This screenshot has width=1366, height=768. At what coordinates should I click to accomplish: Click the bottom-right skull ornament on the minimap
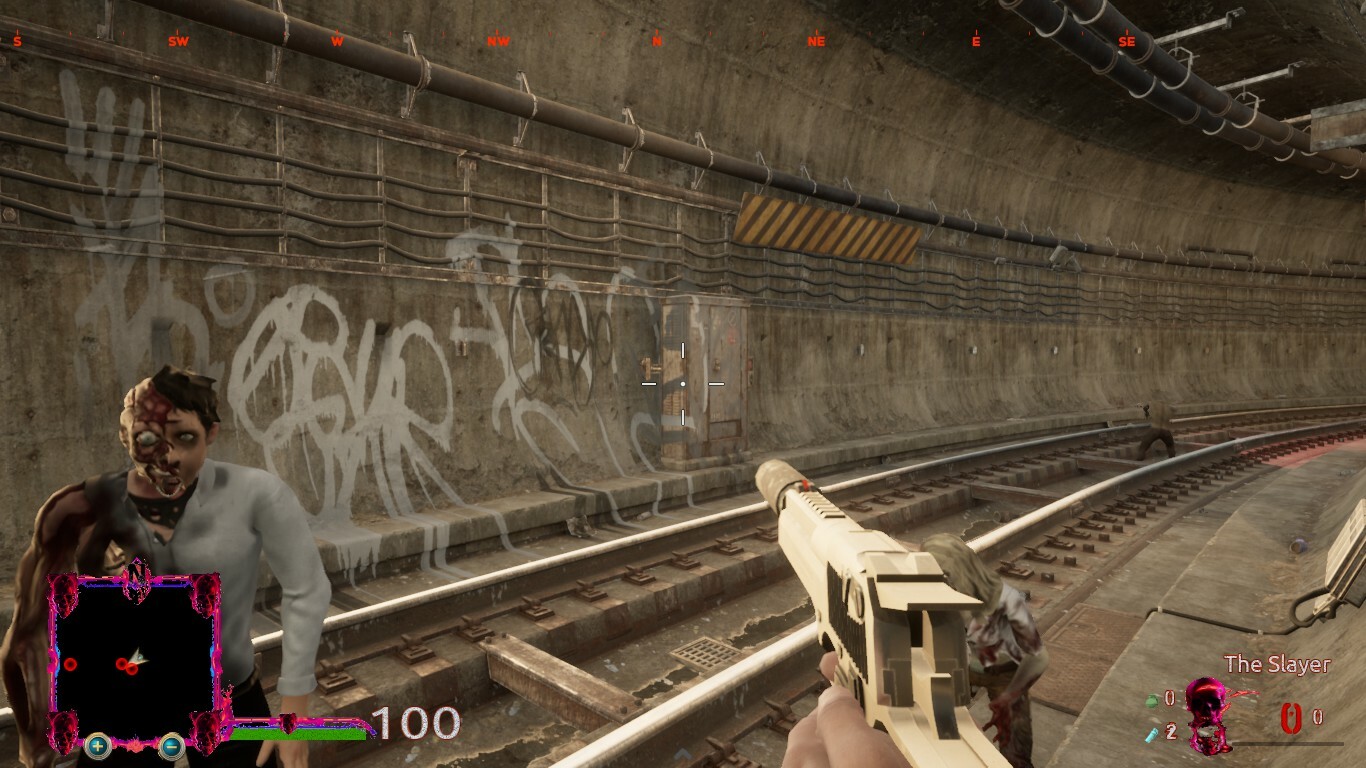click(x=207, y=733)
